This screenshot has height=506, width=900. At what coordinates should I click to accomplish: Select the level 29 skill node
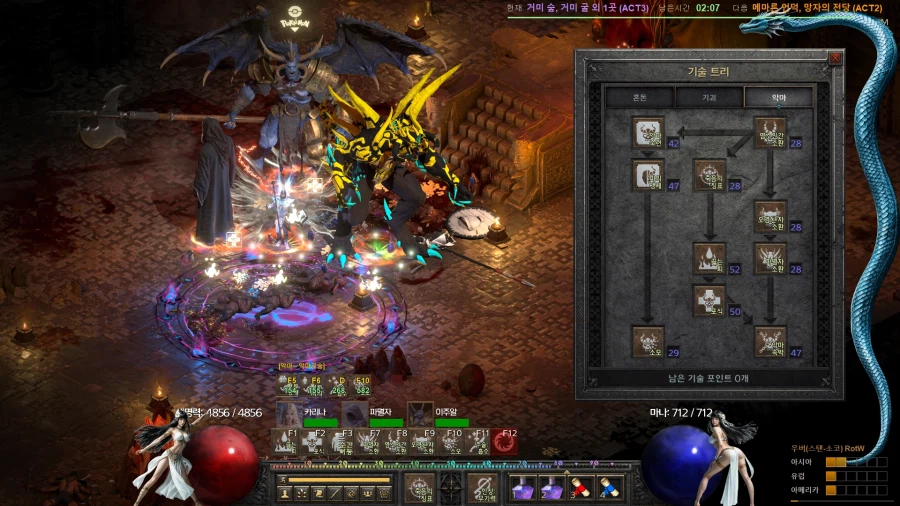point(648,342)
